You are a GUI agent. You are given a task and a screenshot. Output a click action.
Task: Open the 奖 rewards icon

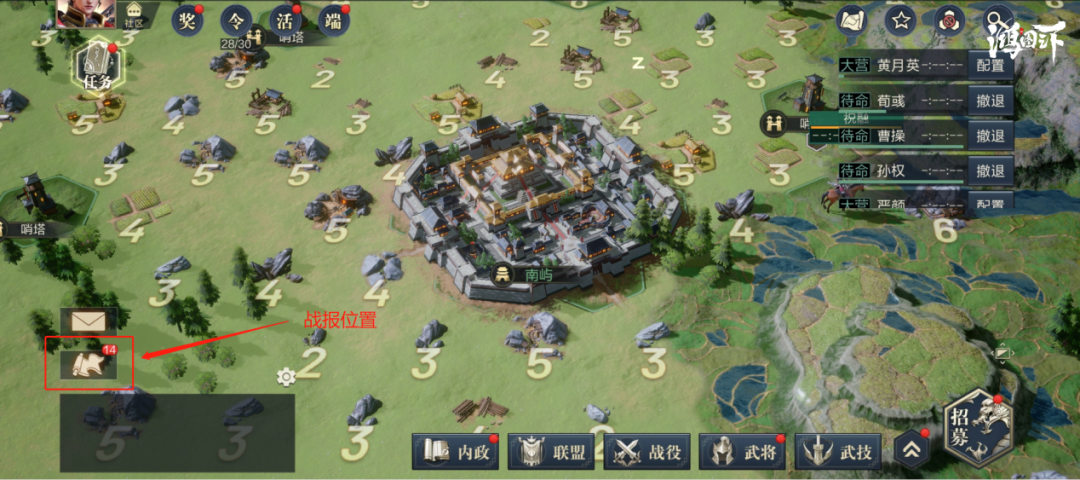[x=187, y=20]
